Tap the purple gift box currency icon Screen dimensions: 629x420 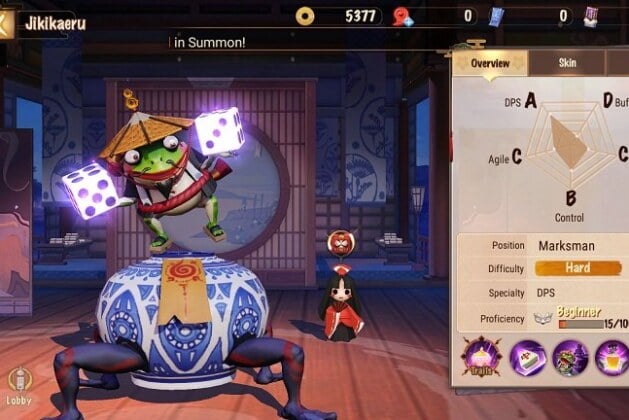592,15
